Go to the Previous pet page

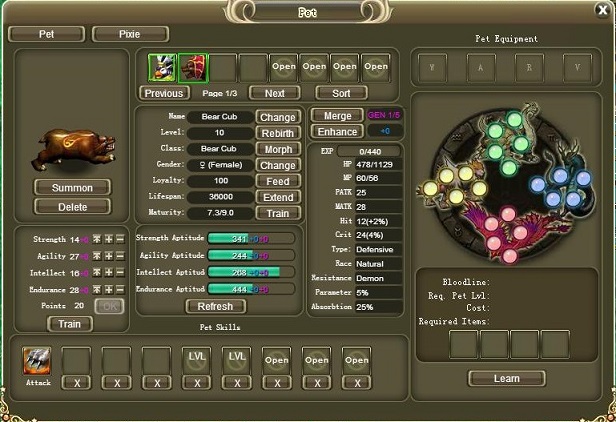click(x=163, y=93)
